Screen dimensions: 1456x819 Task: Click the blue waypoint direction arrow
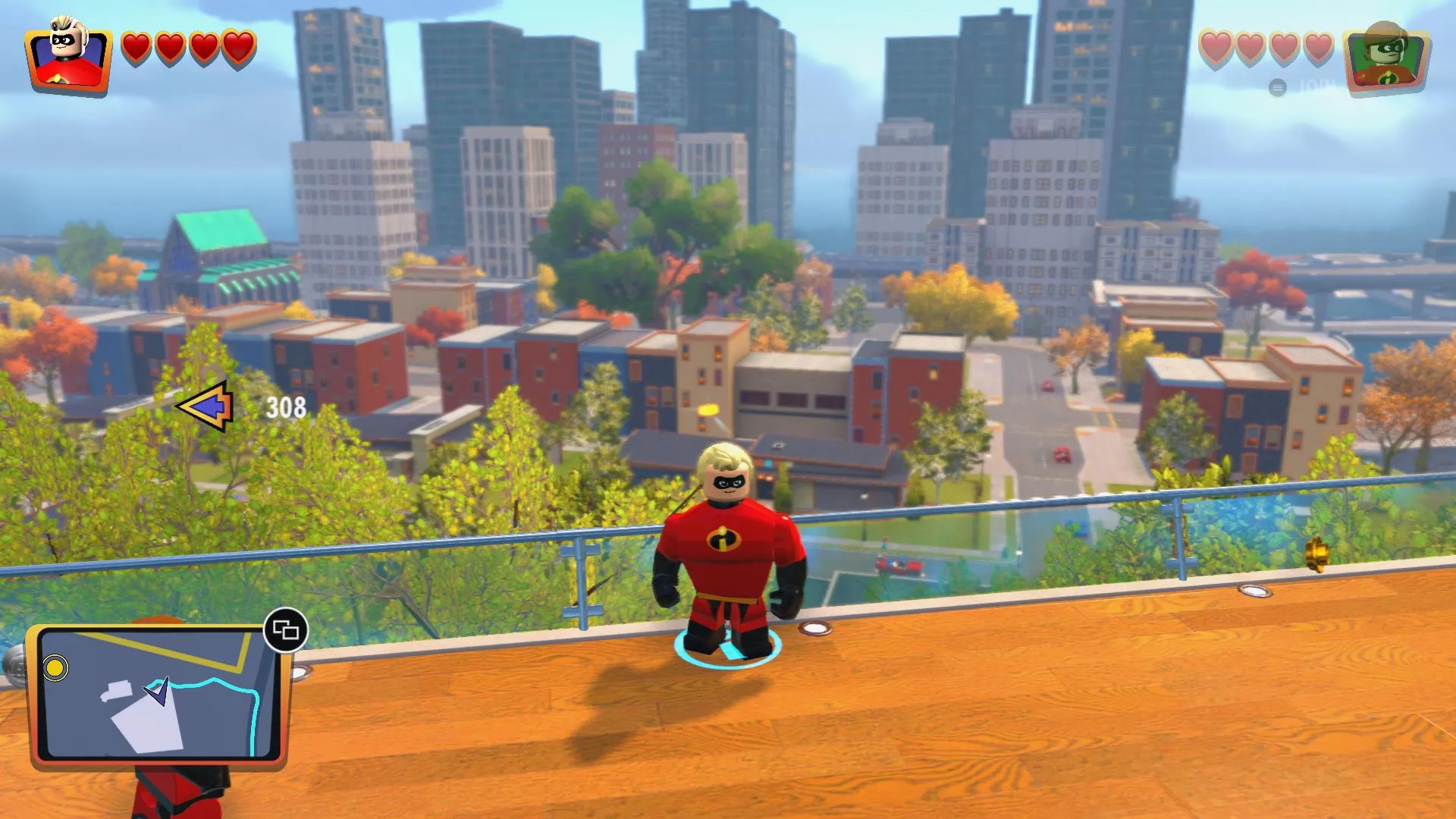click(x=206, y=406)
